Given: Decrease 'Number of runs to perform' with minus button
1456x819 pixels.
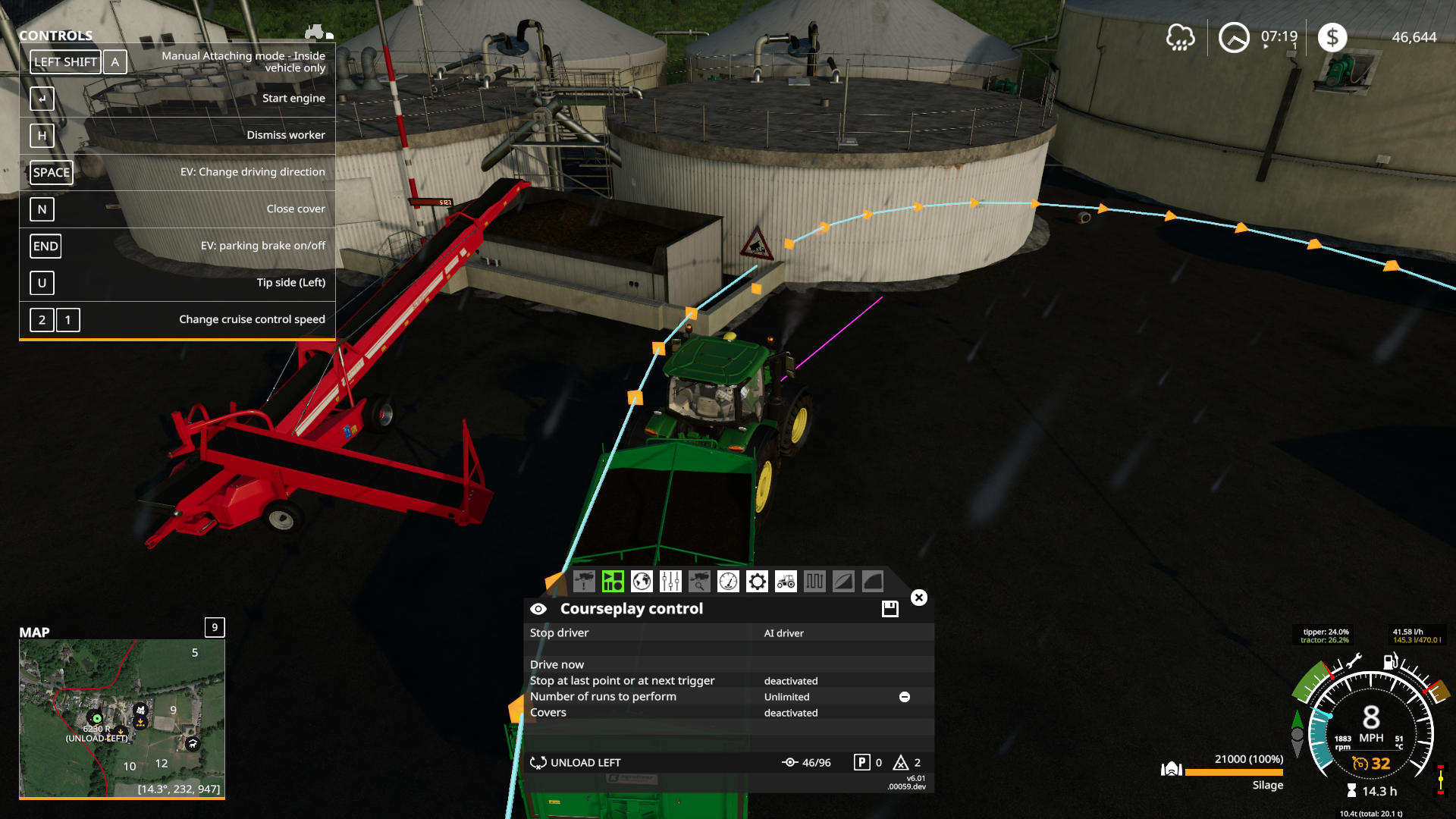Looking at the screenshot, I should 904,696.
